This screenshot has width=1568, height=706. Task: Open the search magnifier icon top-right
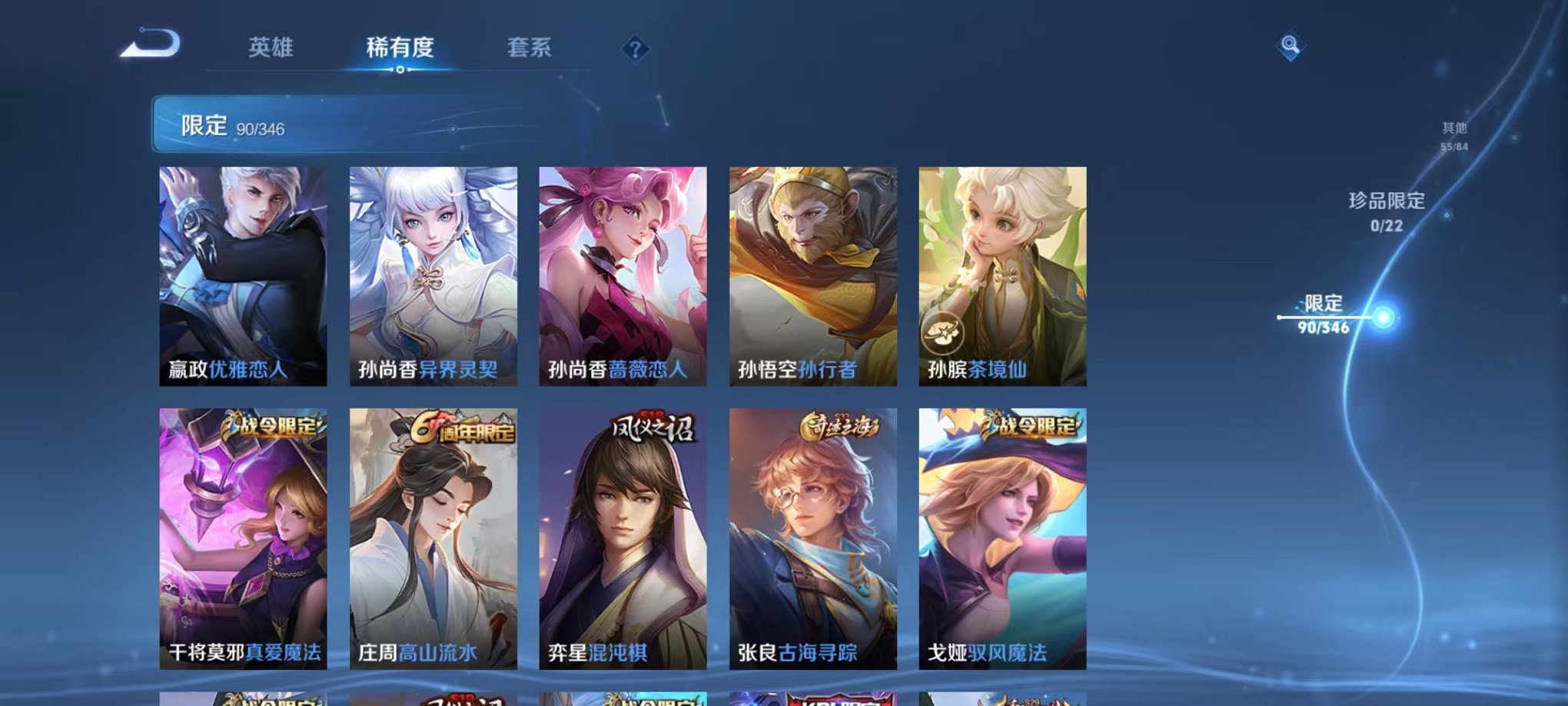[1291, 45]
